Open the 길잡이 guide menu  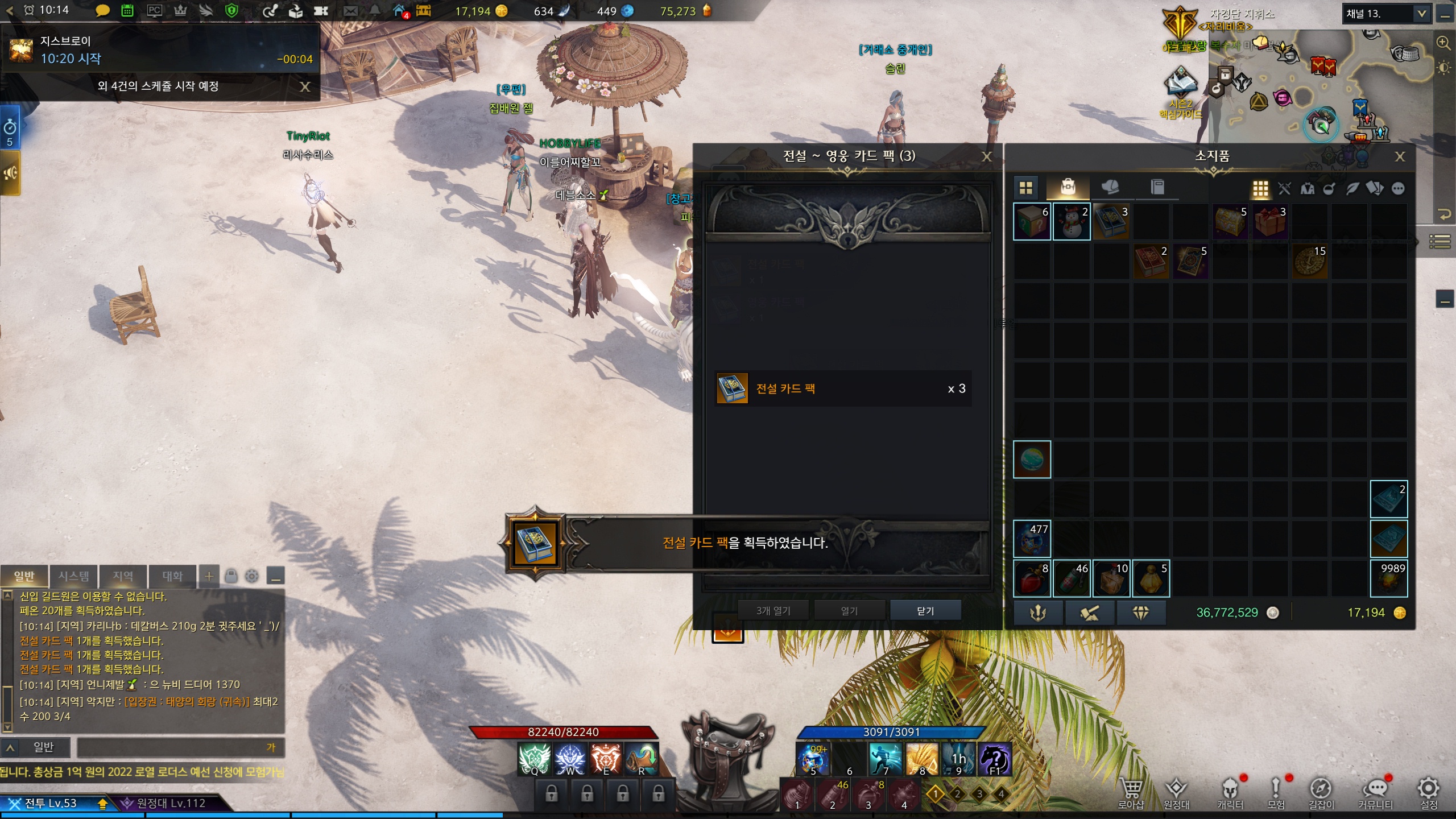coord(1321,792)
